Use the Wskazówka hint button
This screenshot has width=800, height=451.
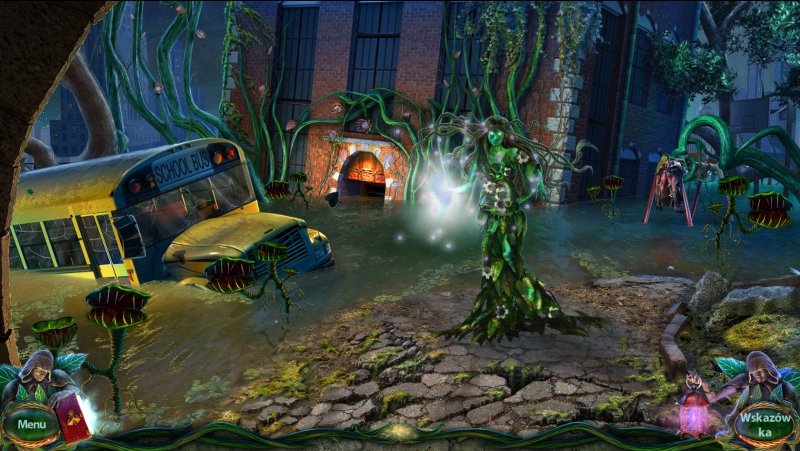[766, 424]
